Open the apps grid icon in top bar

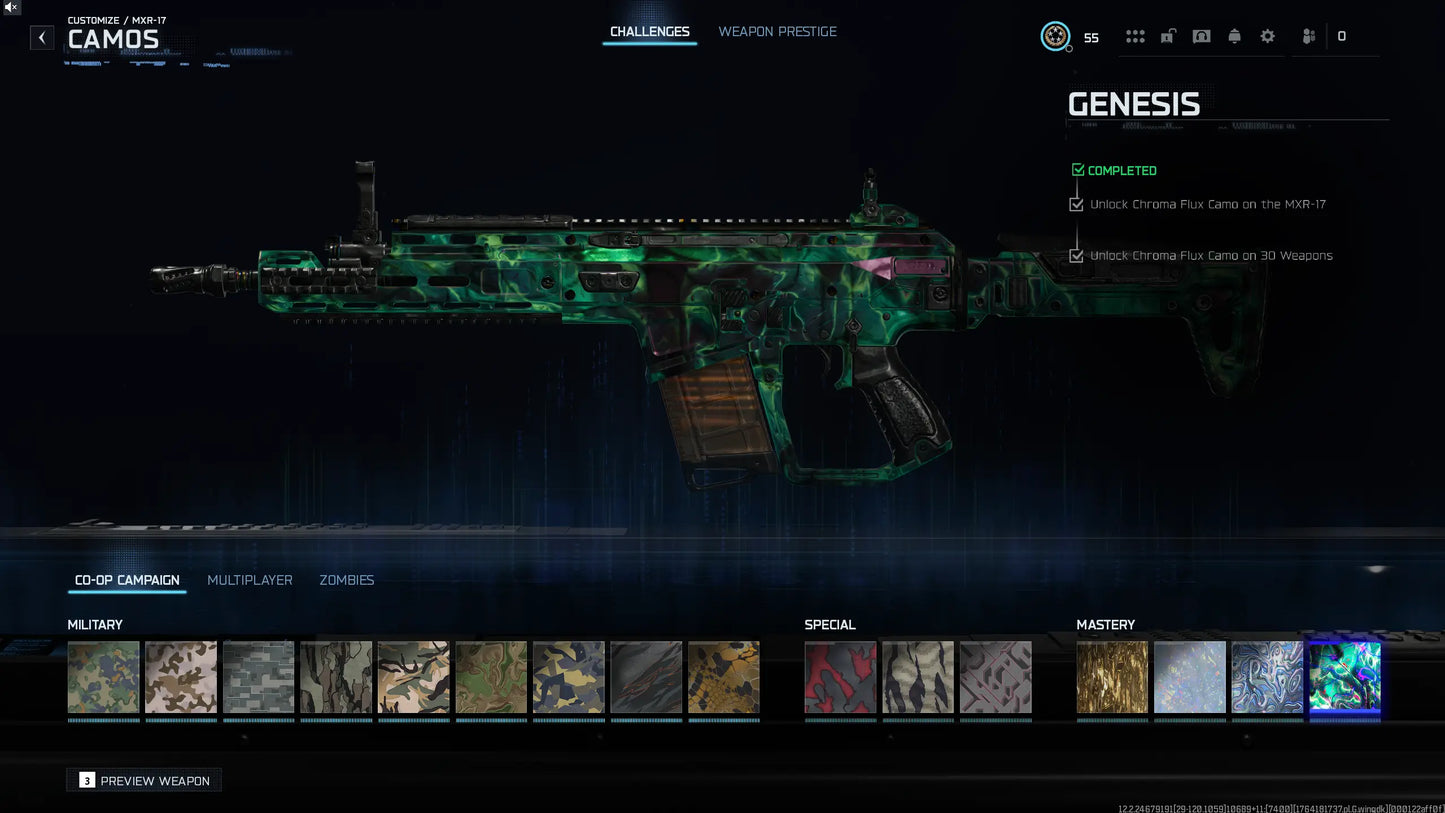(x=1135, y=35)
